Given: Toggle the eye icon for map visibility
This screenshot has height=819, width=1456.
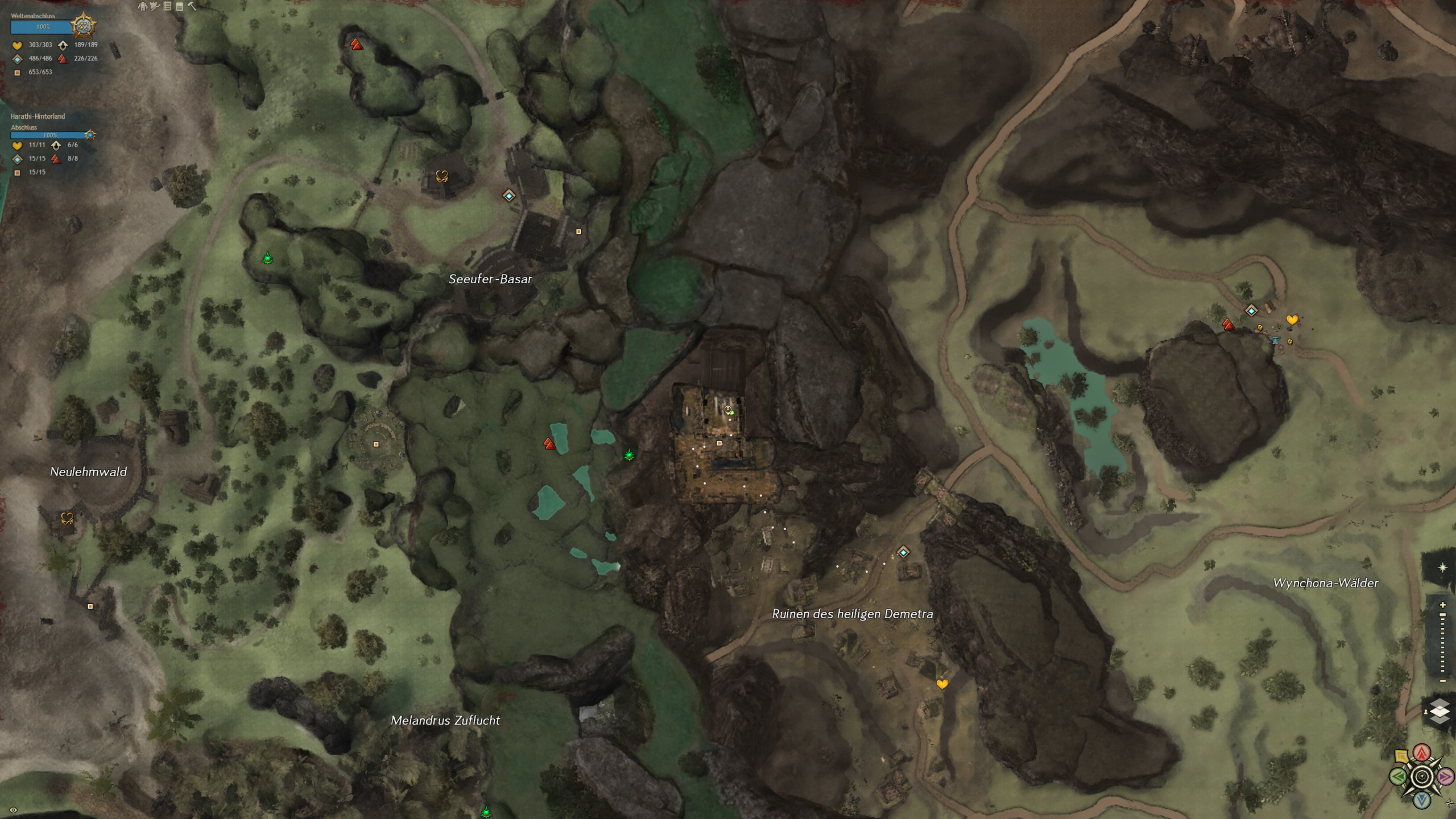Looking at the screenshot, I should pos(13,810).
